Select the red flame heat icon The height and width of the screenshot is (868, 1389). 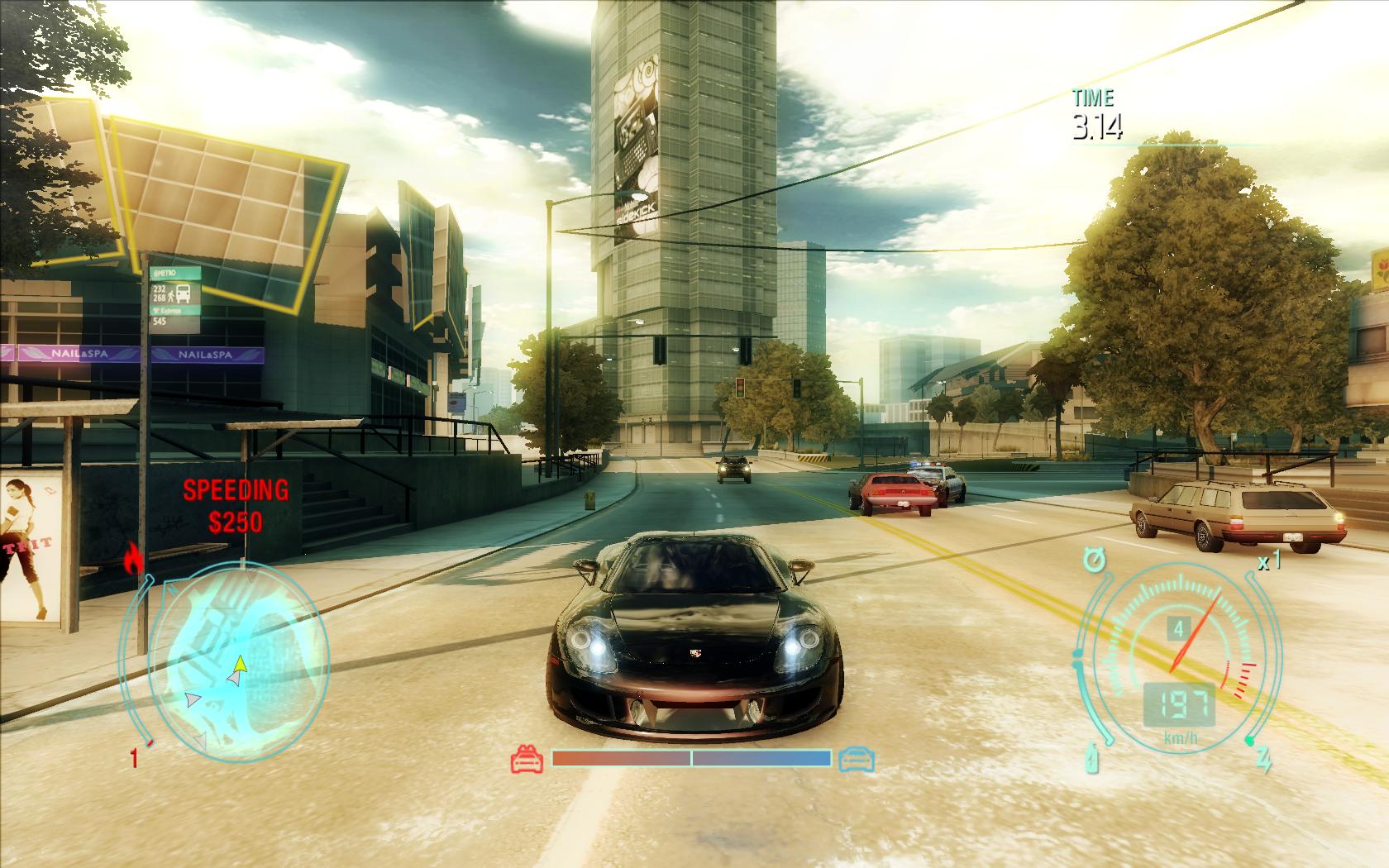(132, 559)
